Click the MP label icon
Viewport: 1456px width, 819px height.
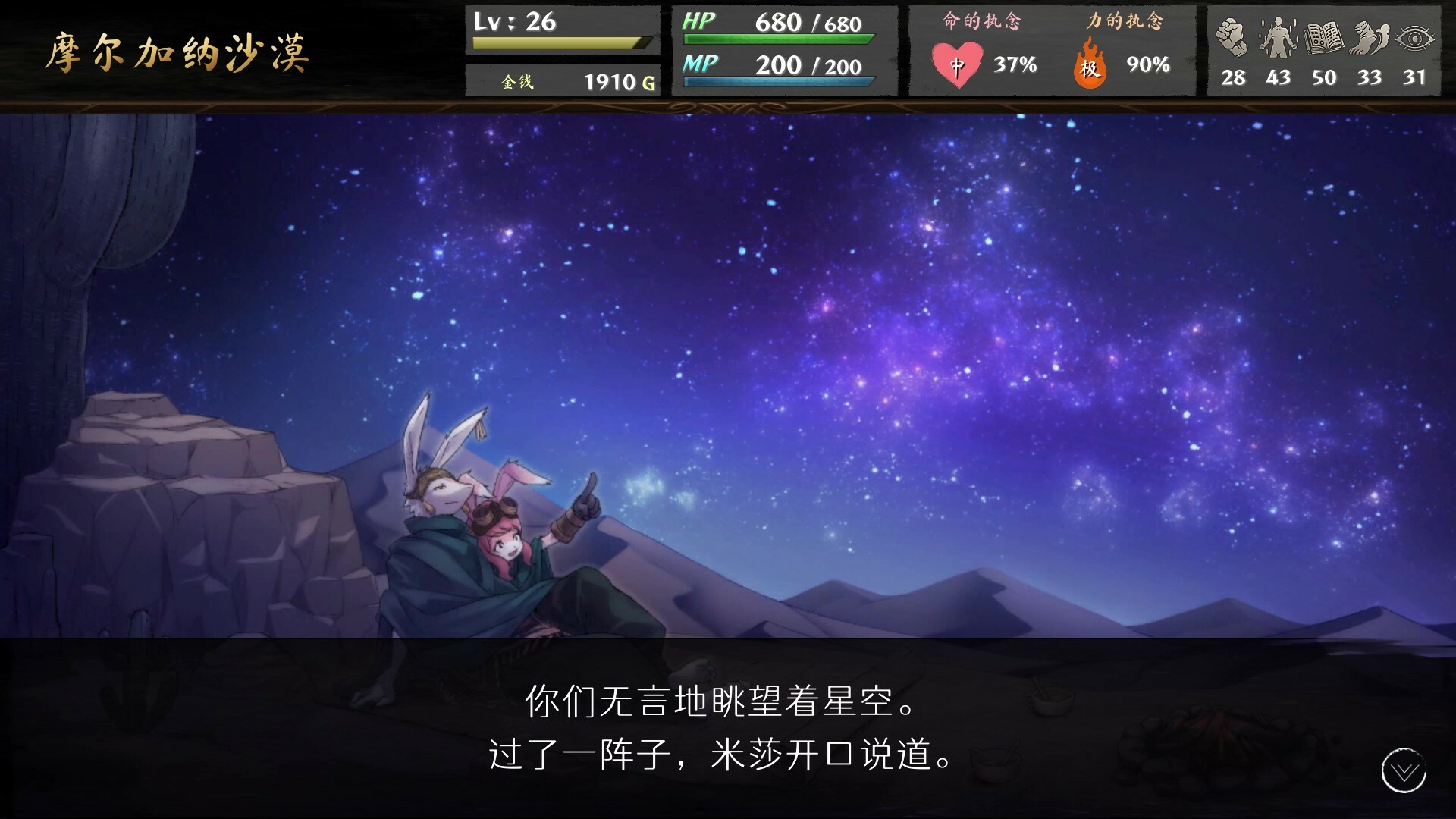(x=698, y=66)
